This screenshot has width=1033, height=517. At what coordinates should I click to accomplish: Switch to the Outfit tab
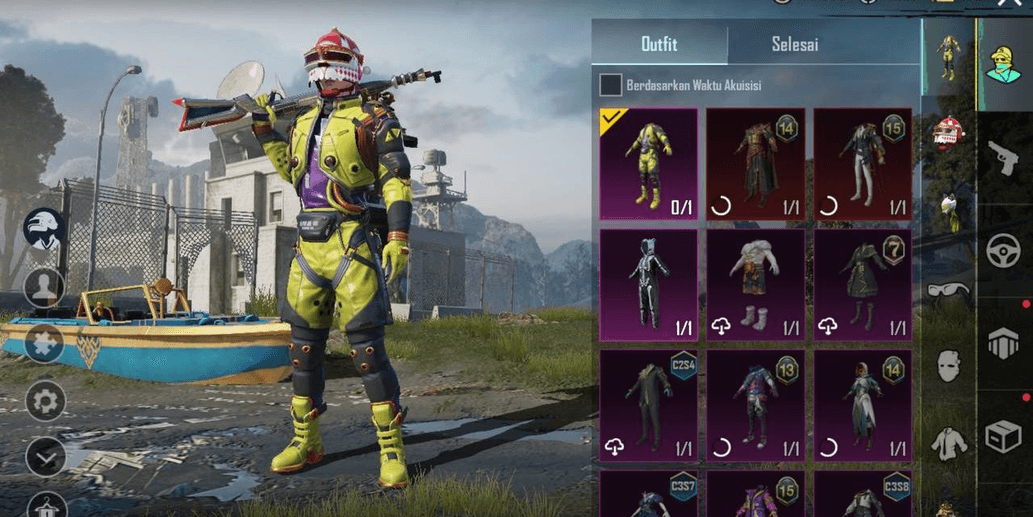(x=659, y=44)
